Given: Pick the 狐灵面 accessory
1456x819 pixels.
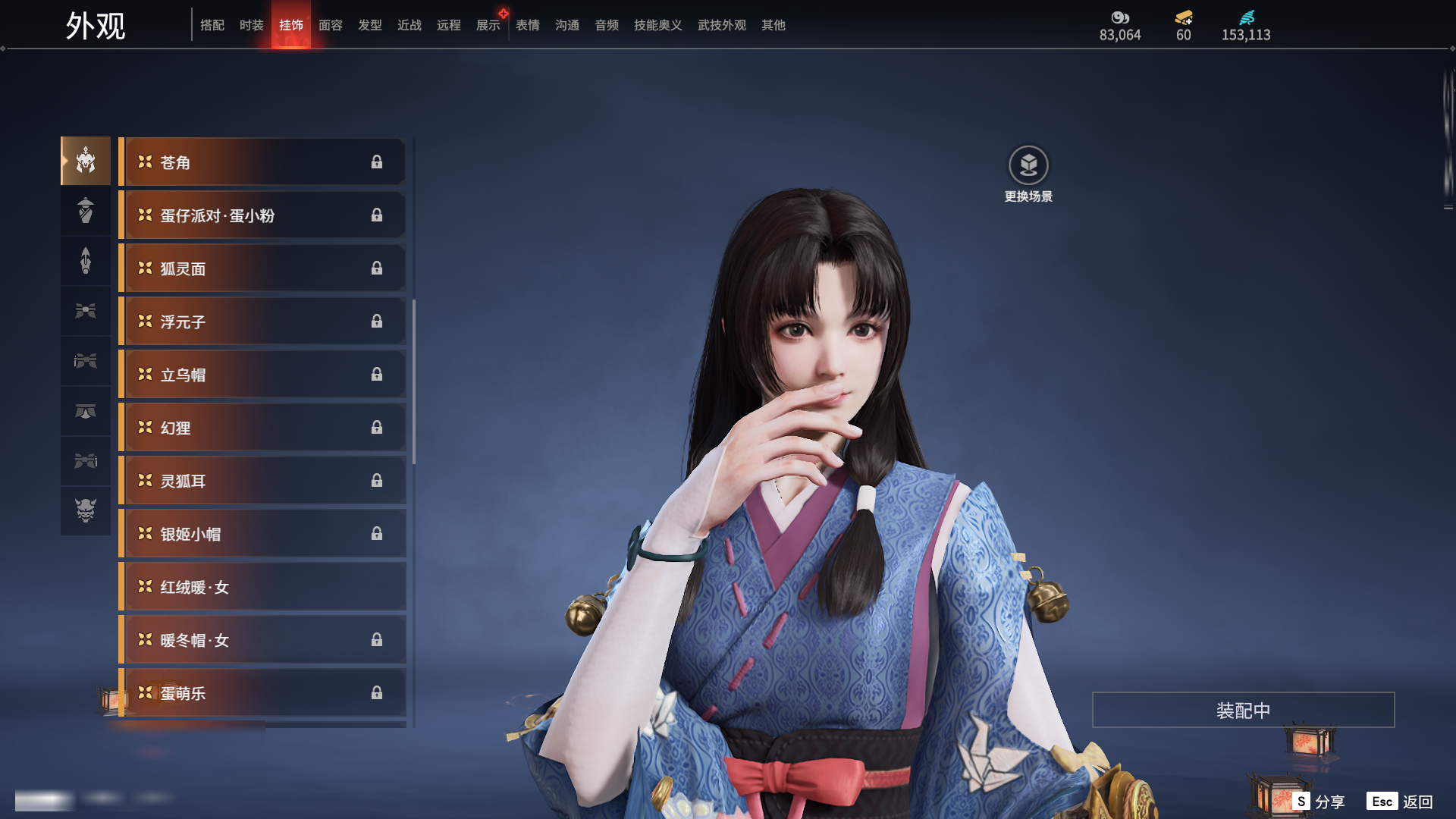Looking at the screenshot, I should [x=262, y=268].
